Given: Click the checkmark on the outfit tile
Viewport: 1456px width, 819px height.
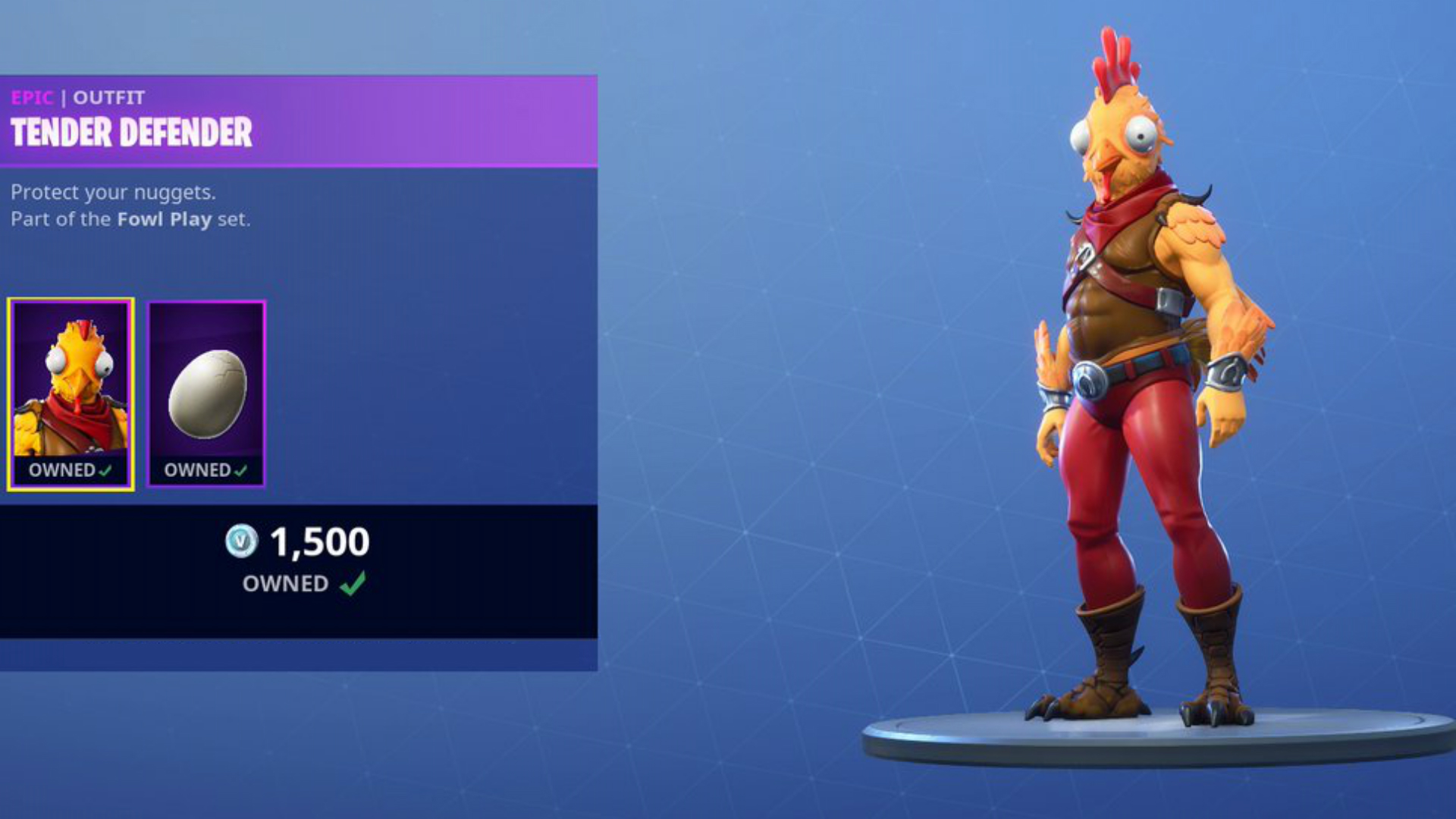Looking at the screenshot, I should pos(108,469).
